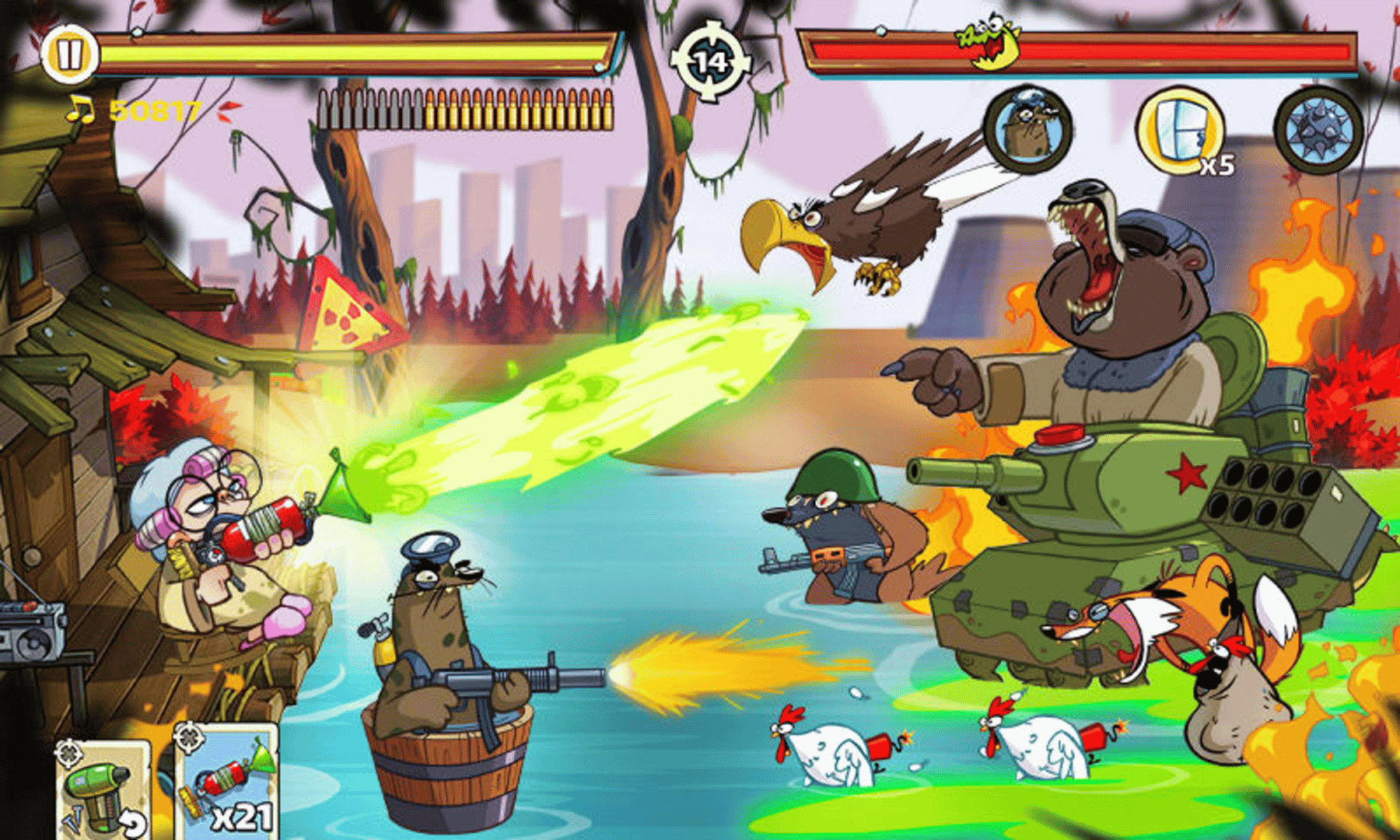The image size is (1400, 840).
Task: Click the pause button
Action: coord(68,54)
